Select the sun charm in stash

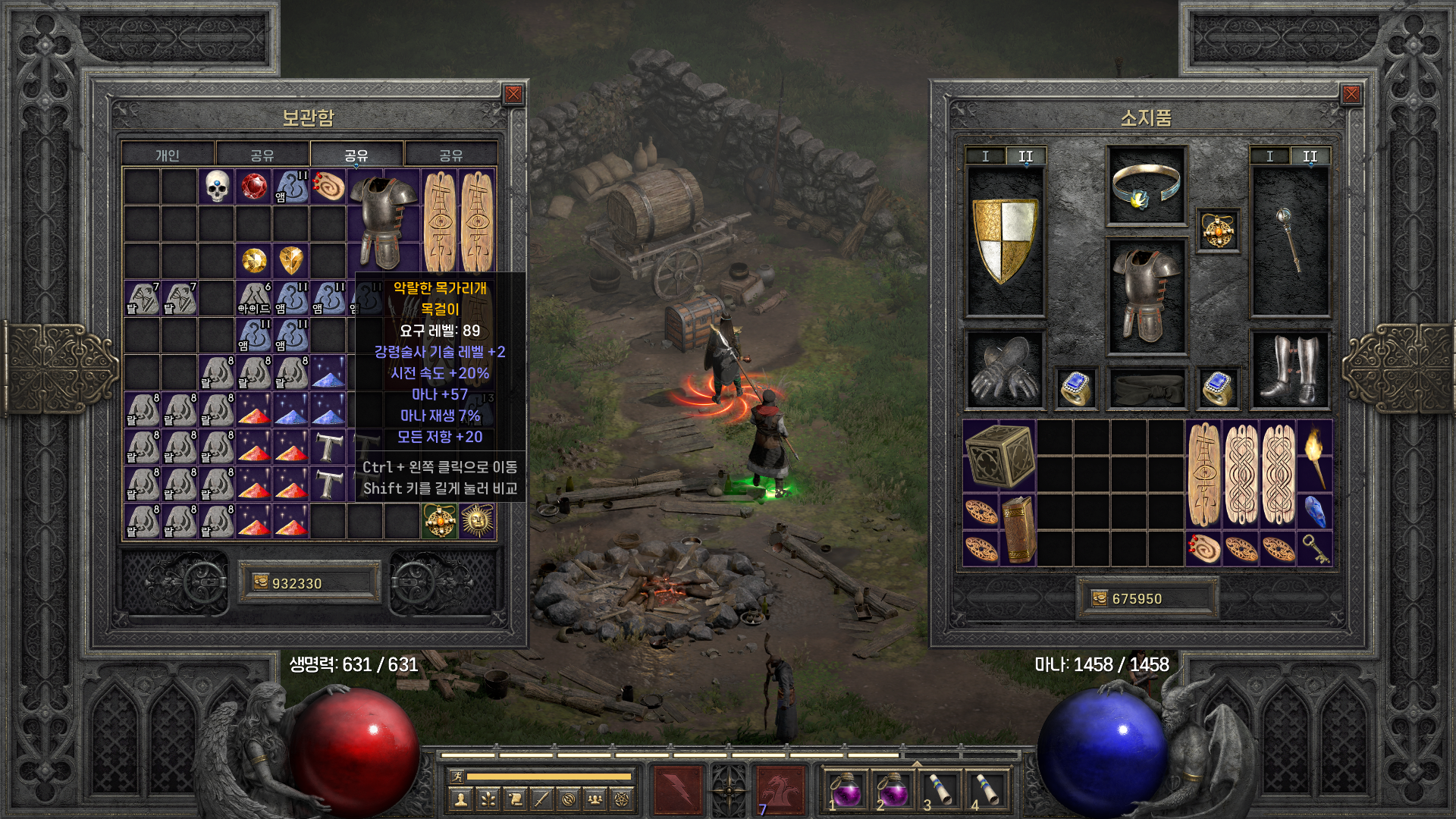click(x=477, y=522)
